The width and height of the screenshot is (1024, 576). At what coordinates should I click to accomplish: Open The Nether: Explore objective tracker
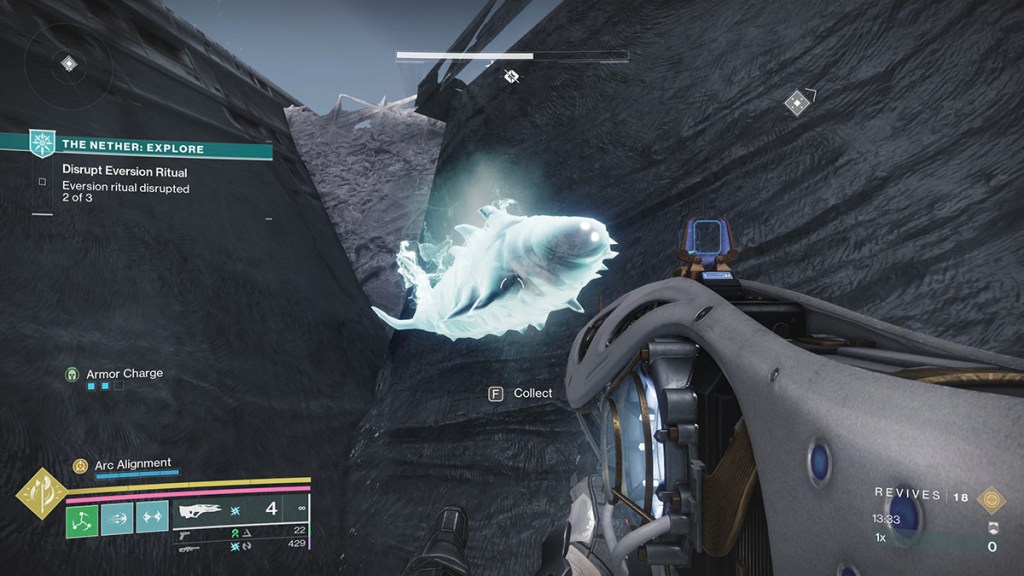(135, 147)
